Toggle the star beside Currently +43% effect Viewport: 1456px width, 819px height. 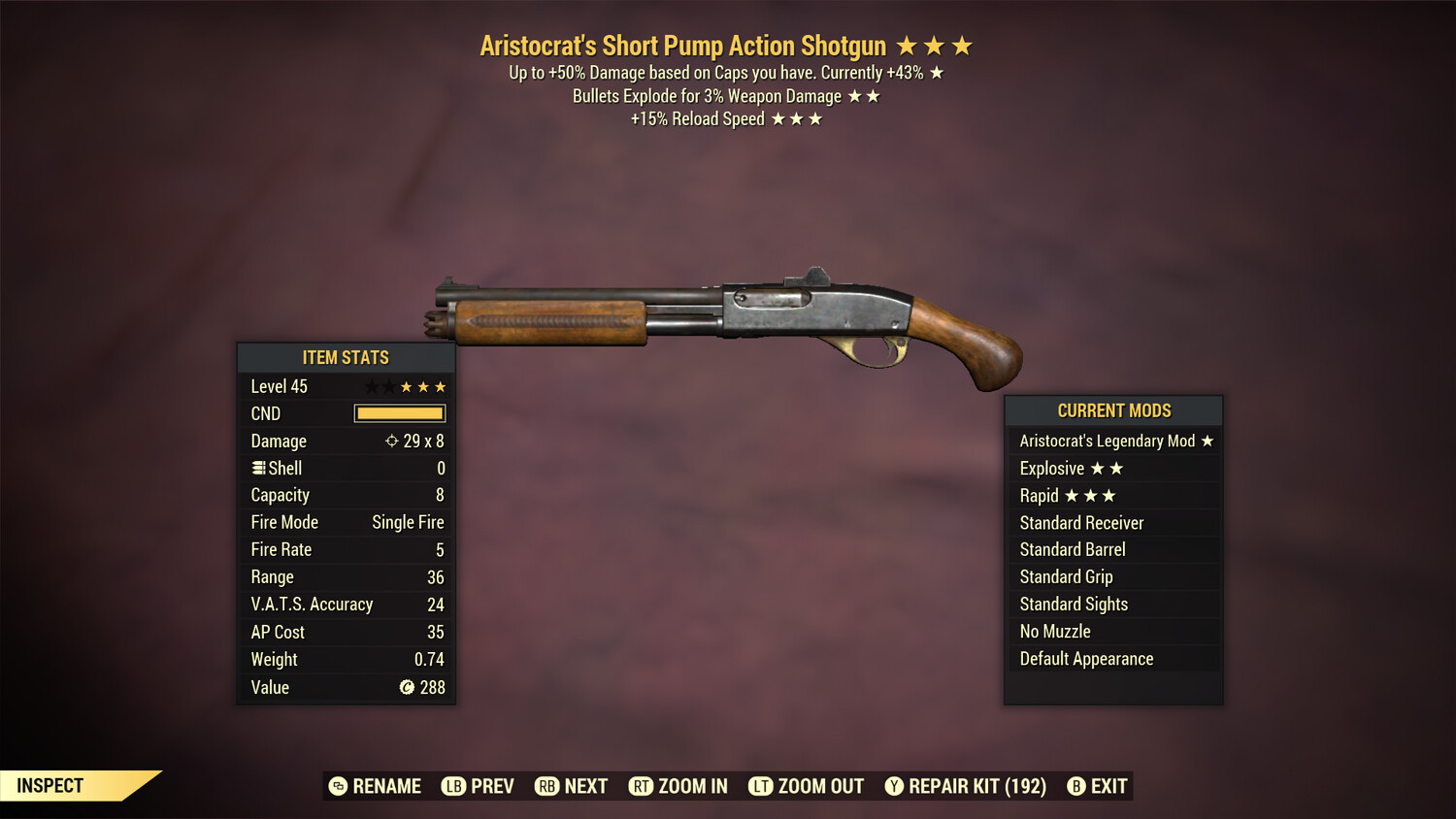tap(938, 71)
